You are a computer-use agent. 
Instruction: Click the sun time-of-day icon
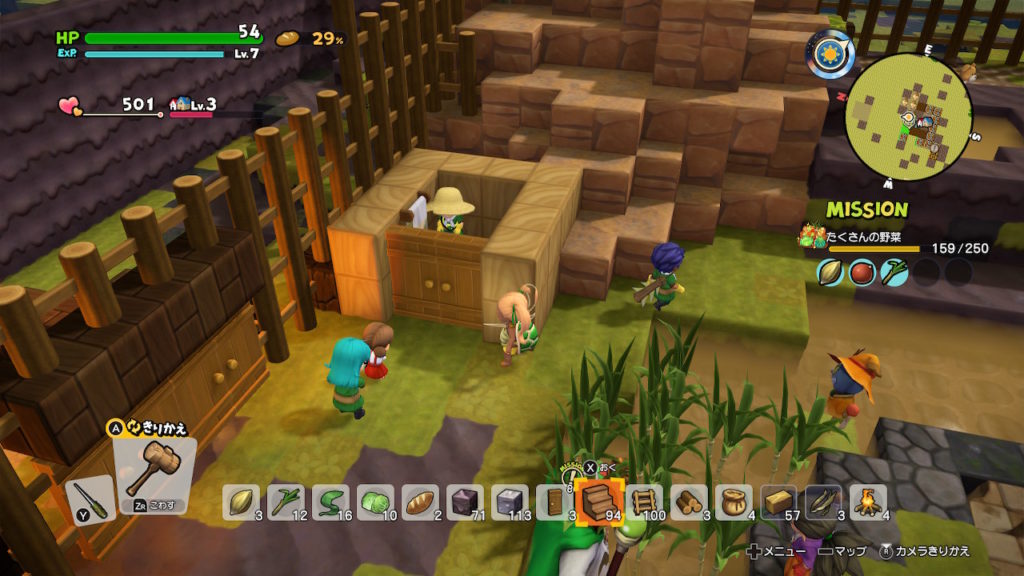point(829,54)
